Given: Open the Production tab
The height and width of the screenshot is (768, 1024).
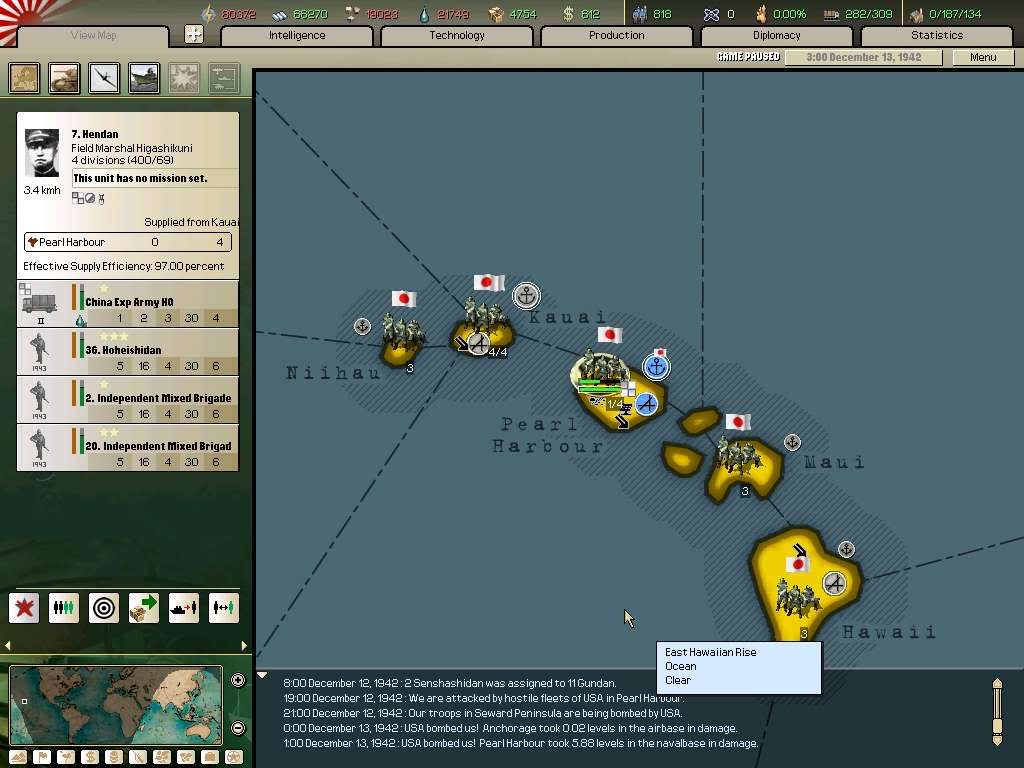Looking at the screenshot, I should [617, 36].
